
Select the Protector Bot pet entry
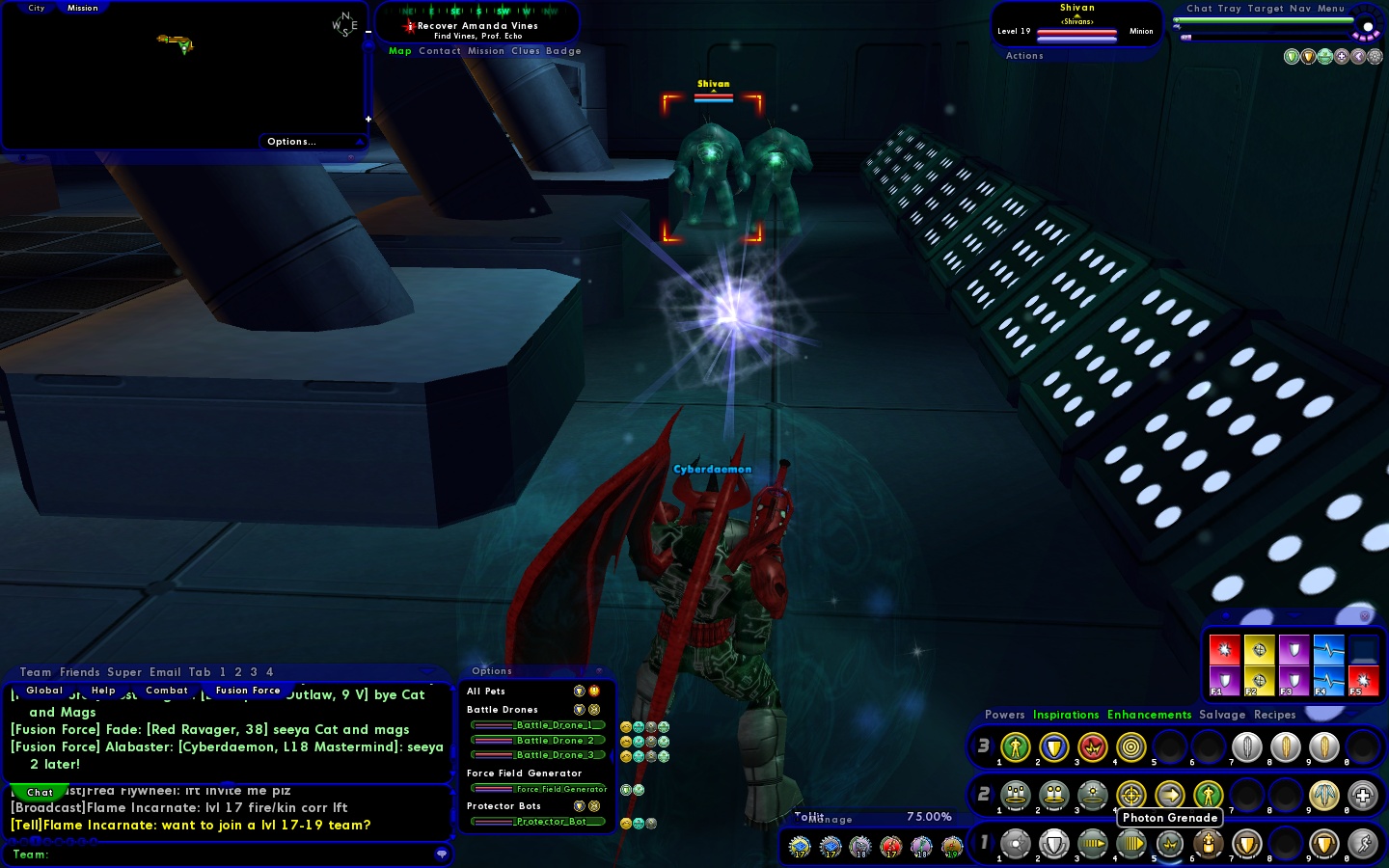click(x=538, y=822)
